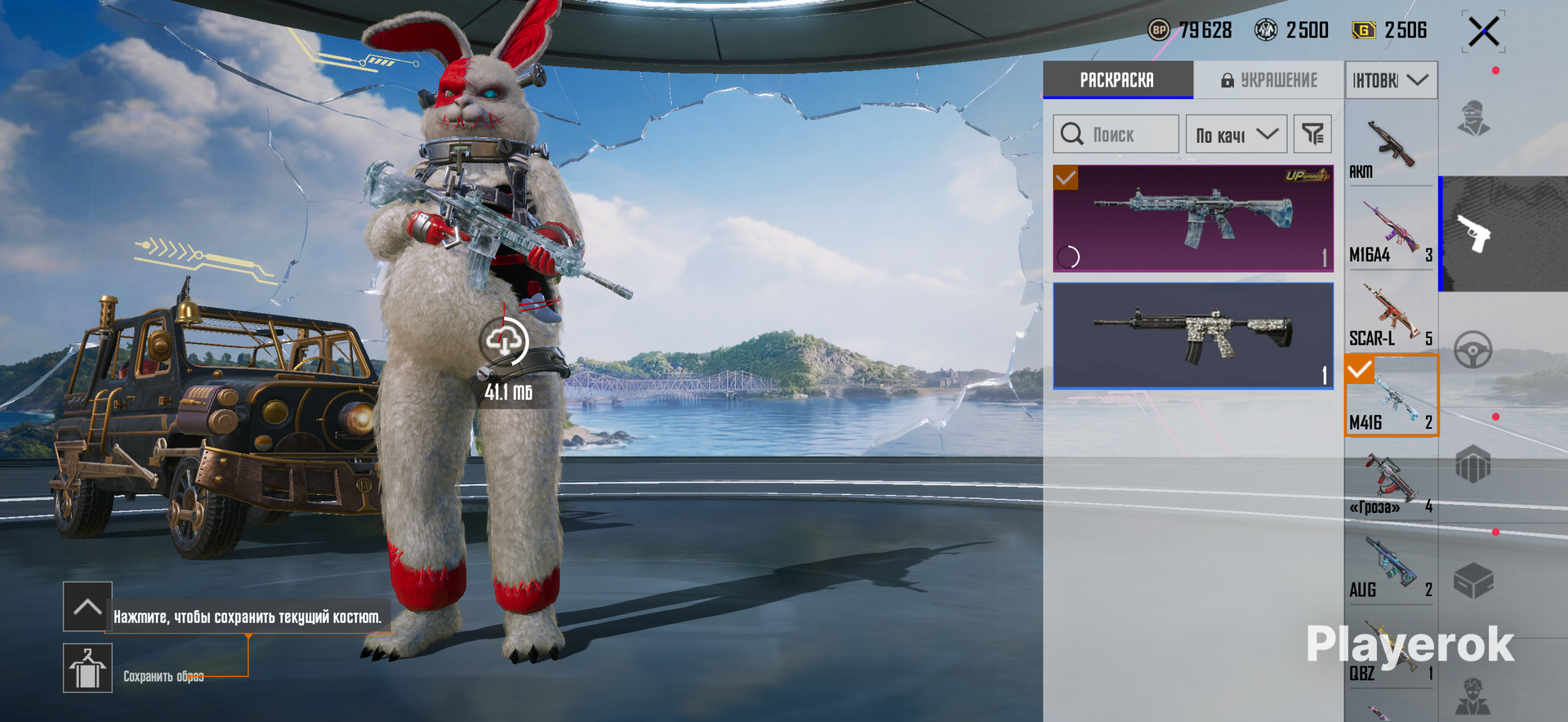
Task: Choose the black camo M416 skin
Action: point(1192,336)
